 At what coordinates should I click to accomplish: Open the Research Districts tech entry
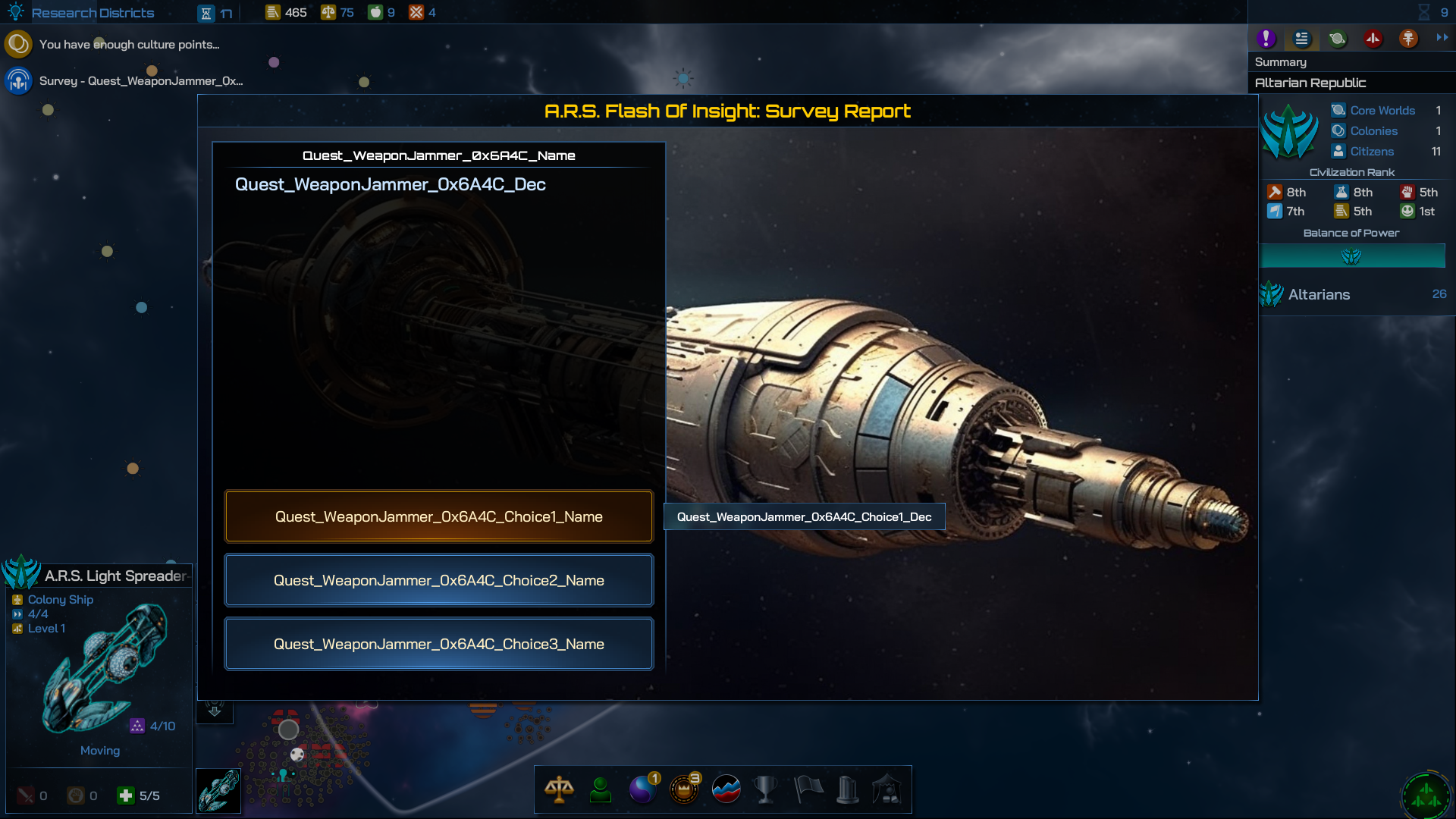click(93, 13)
